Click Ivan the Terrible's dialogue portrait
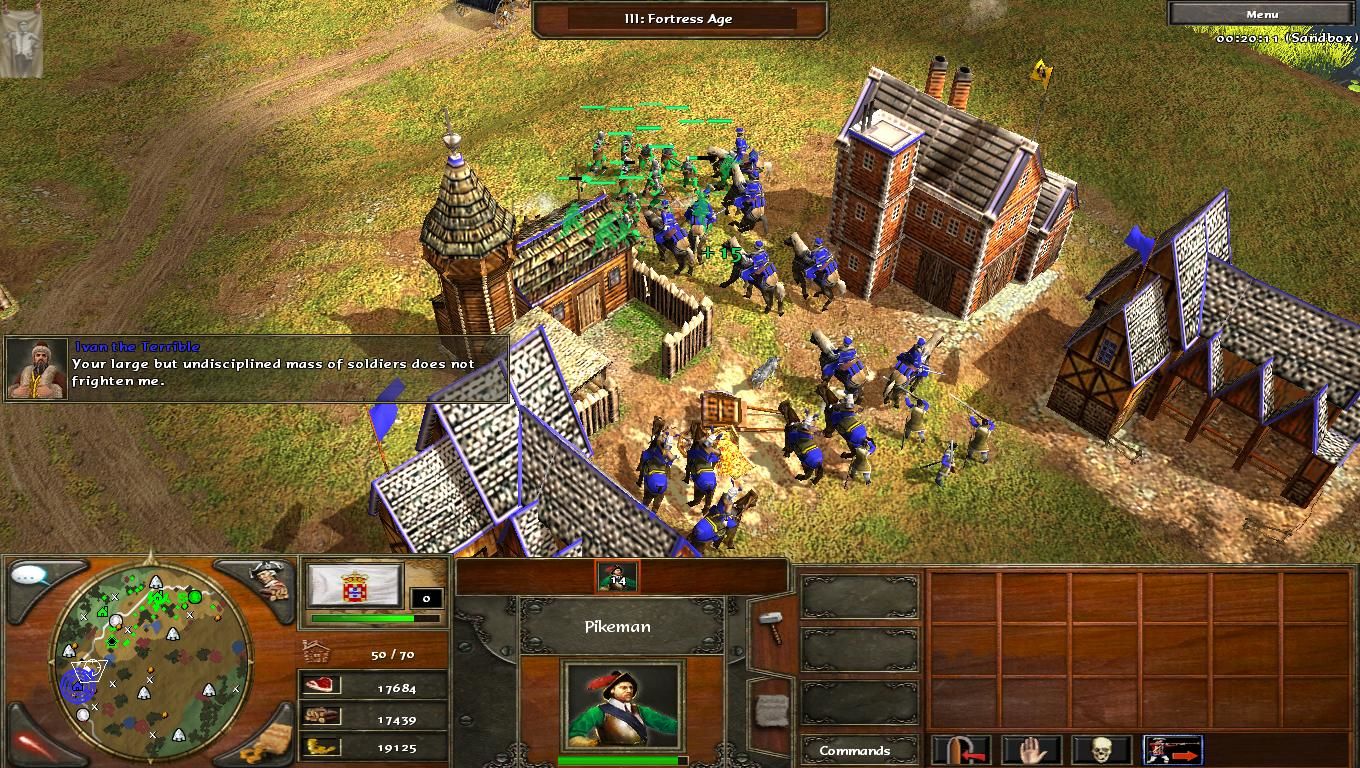The width and height of the screenshot is (1360, 768). point(35,367)
